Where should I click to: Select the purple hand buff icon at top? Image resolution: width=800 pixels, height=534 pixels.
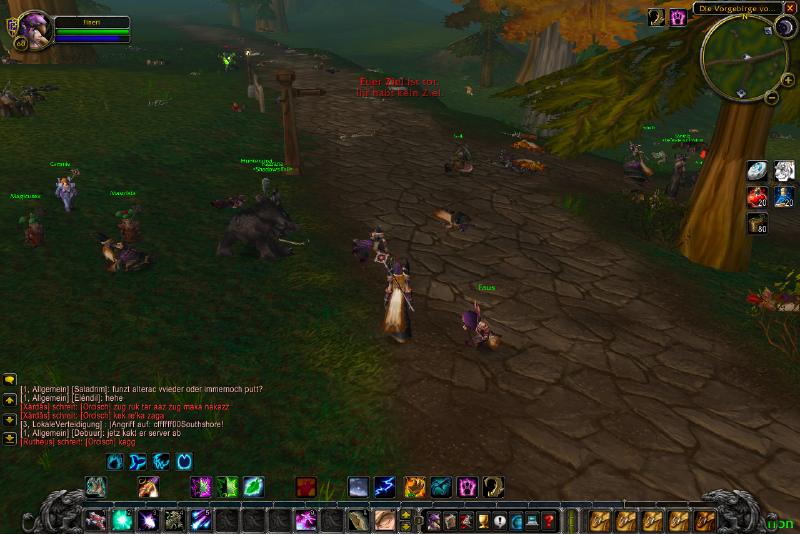click(x=678, y=17)
